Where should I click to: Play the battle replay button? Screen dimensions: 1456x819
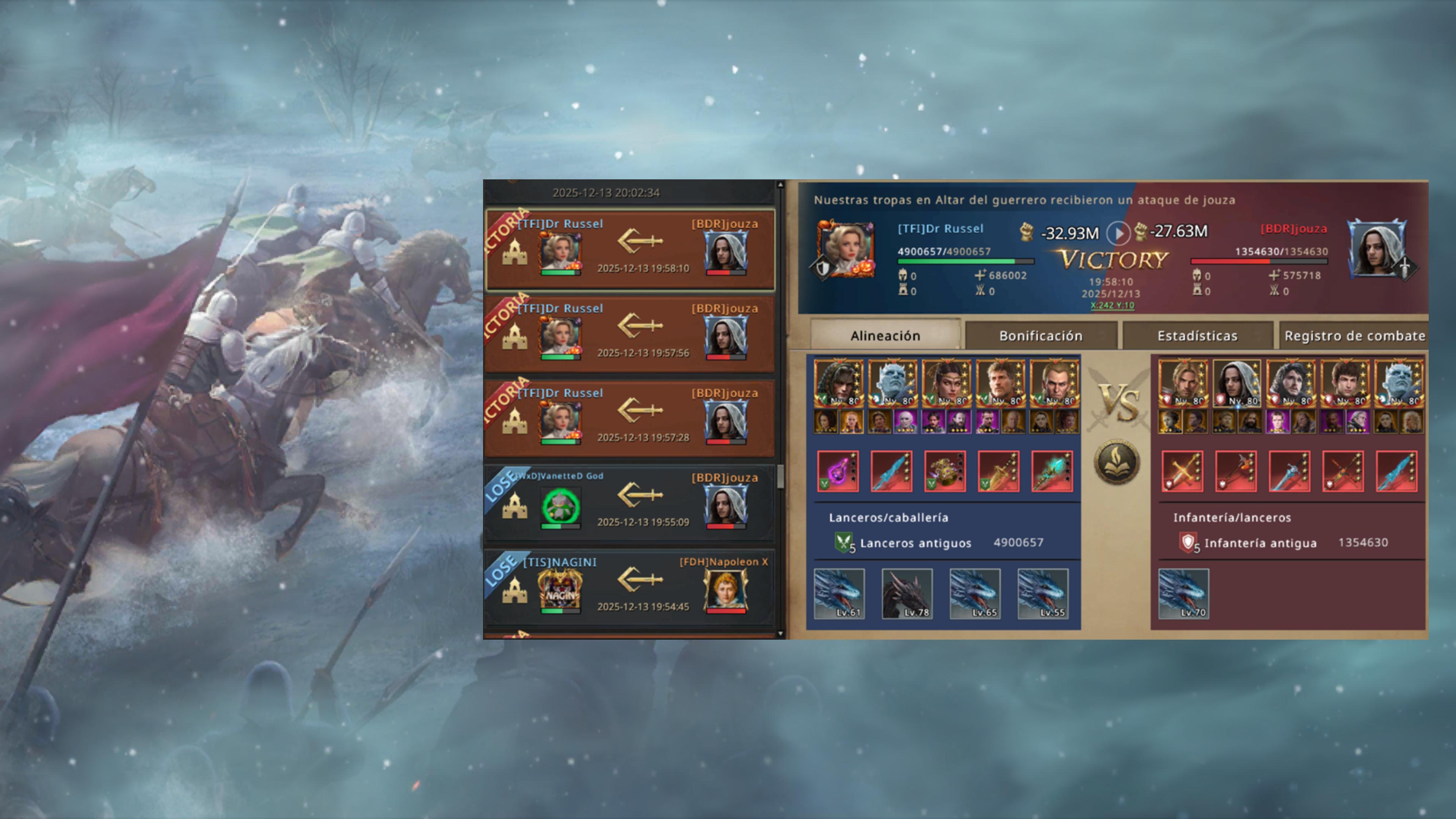tap(1117, 232)
